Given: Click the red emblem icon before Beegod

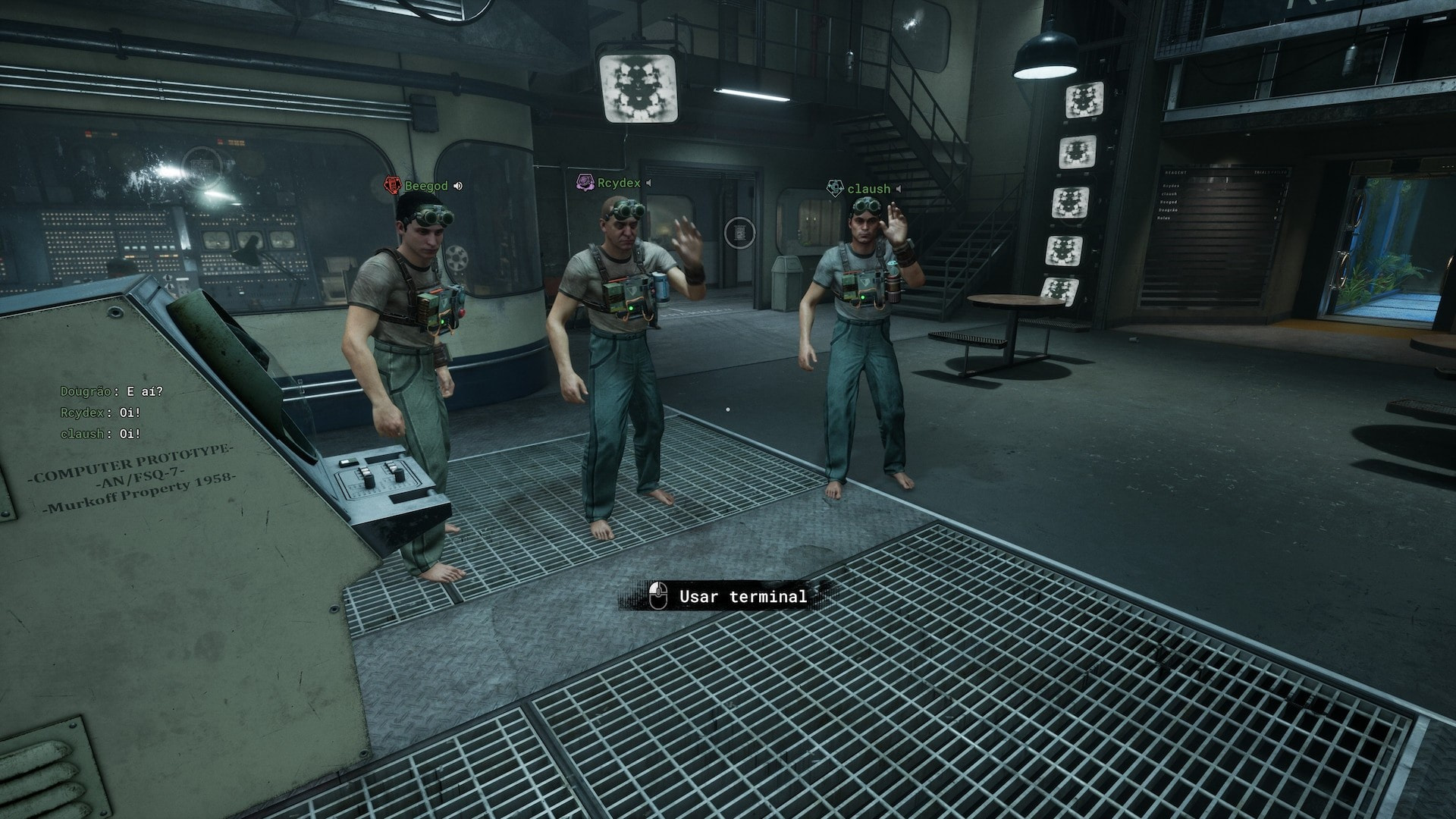Looking at the screenshot, I should tap(392, 185).
